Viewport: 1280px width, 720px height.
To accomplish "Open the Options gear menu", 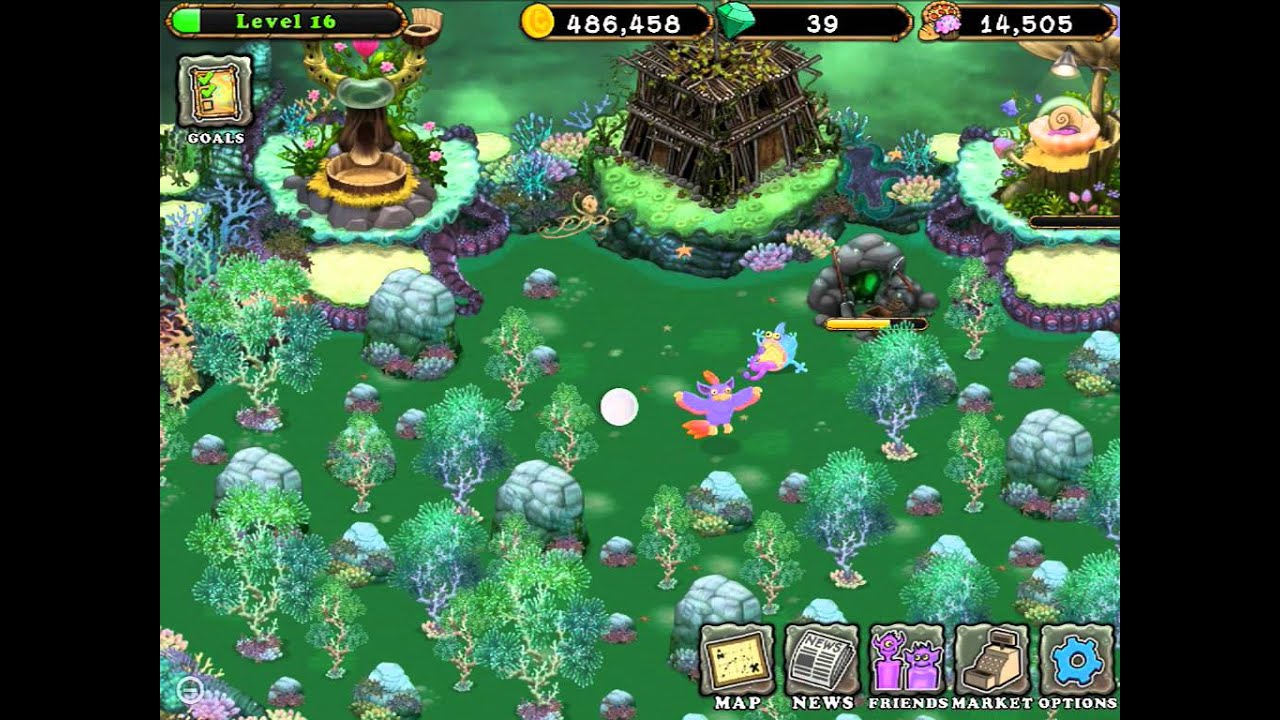I will [1077, 661].
